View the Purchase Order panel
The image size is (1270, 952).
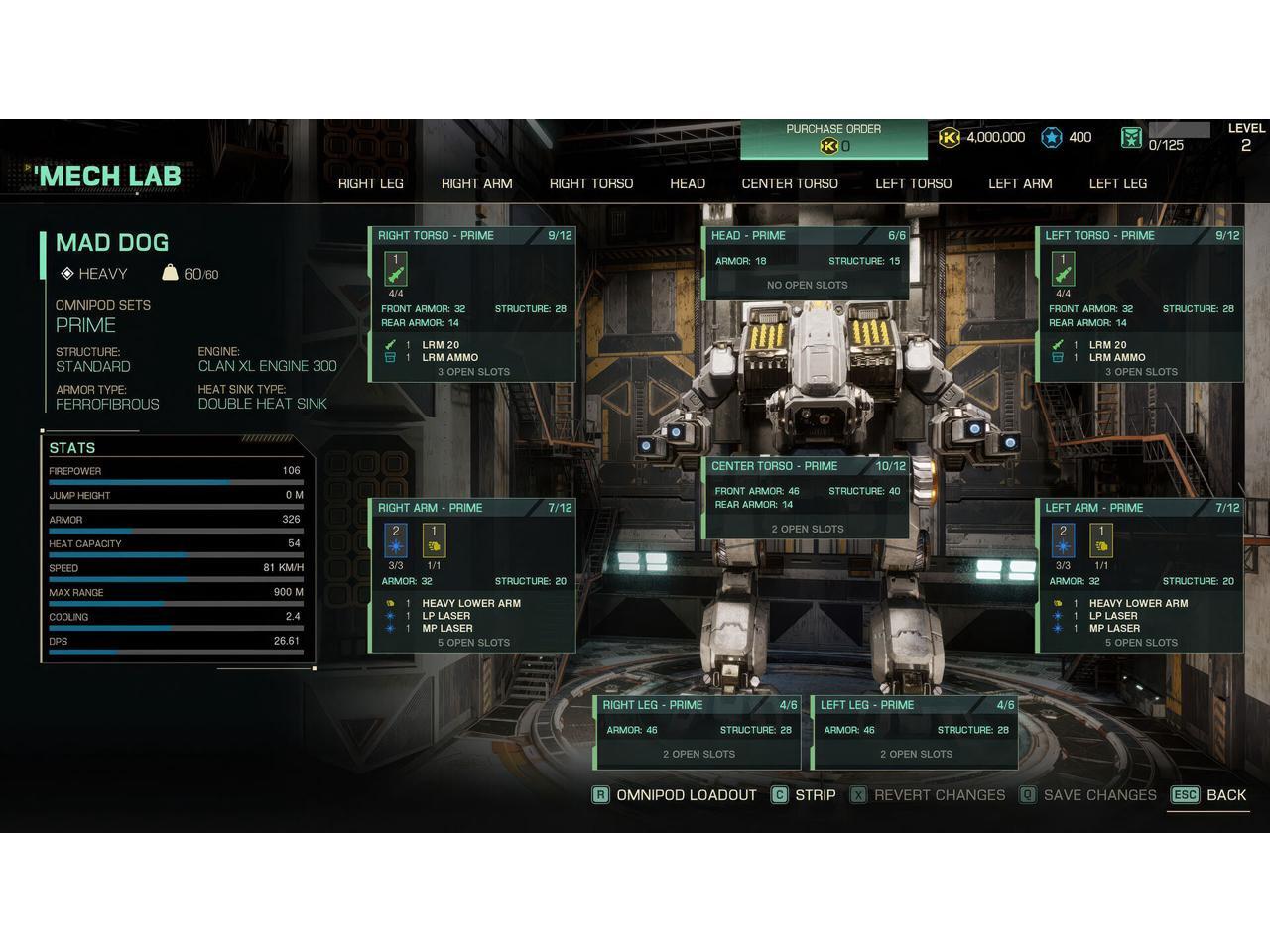coord(833,138)
